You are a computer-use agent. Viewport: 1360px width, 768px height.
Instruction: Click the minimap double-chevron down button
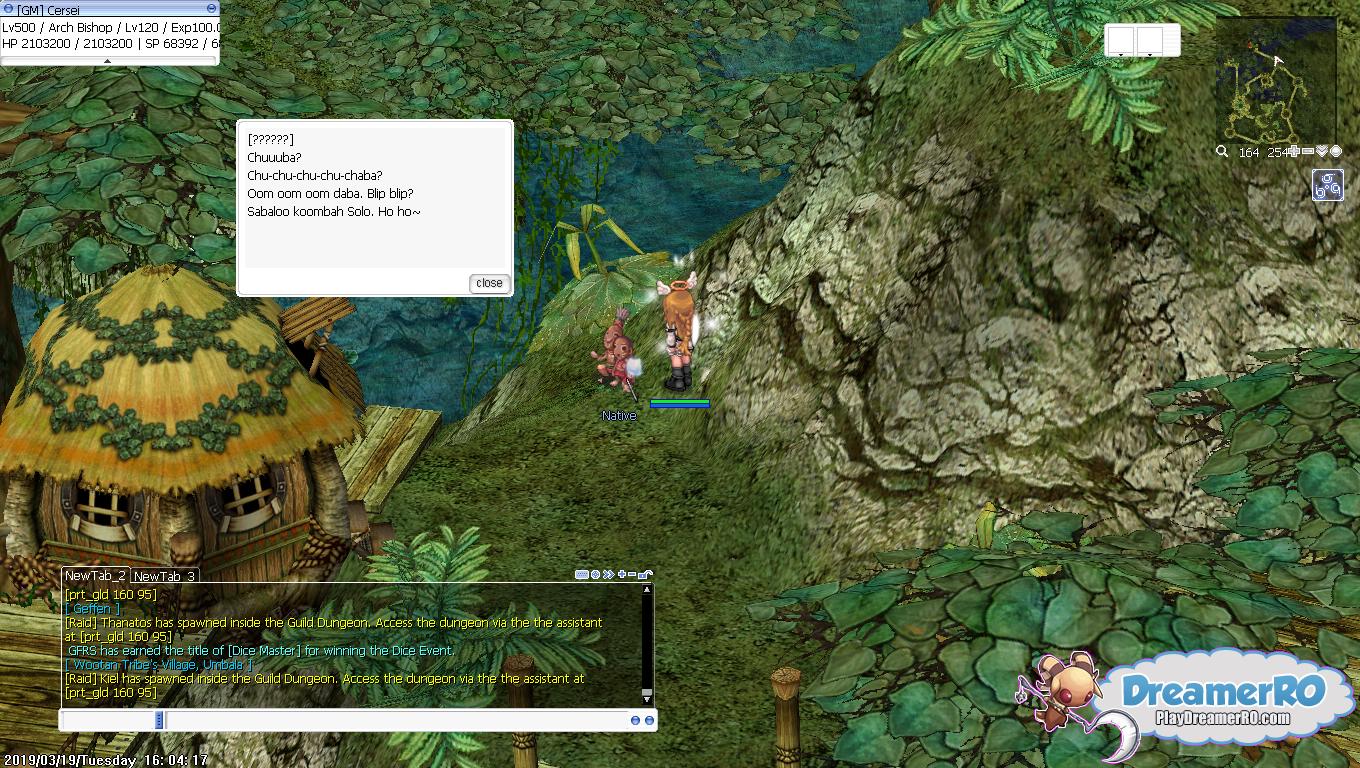click(1321, 152)
